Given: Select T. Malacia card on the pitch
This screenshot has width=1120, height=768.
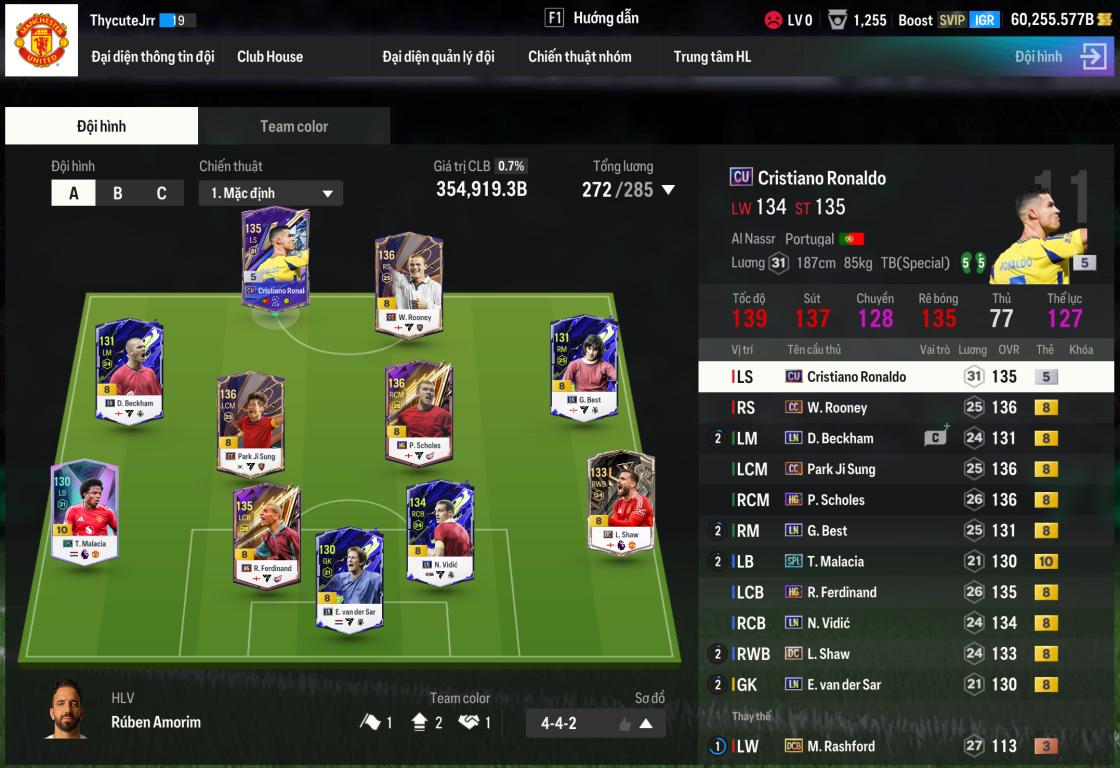Looking at the screenshot, I should pos(84,513).
